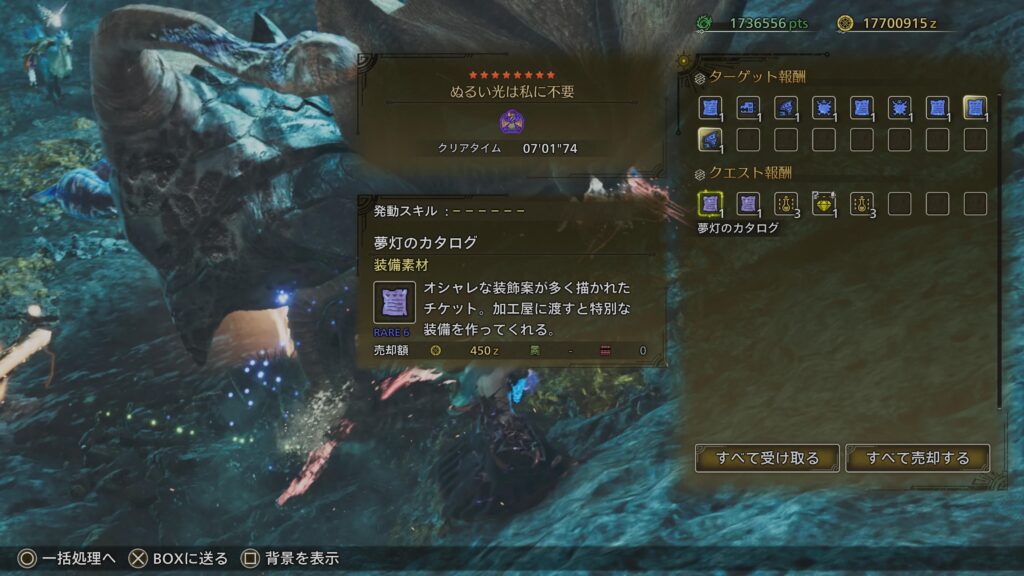The image size is (1024, 576).
Task: Select the lone item in target rewards' lower row
Action: [x=710, y=140]
